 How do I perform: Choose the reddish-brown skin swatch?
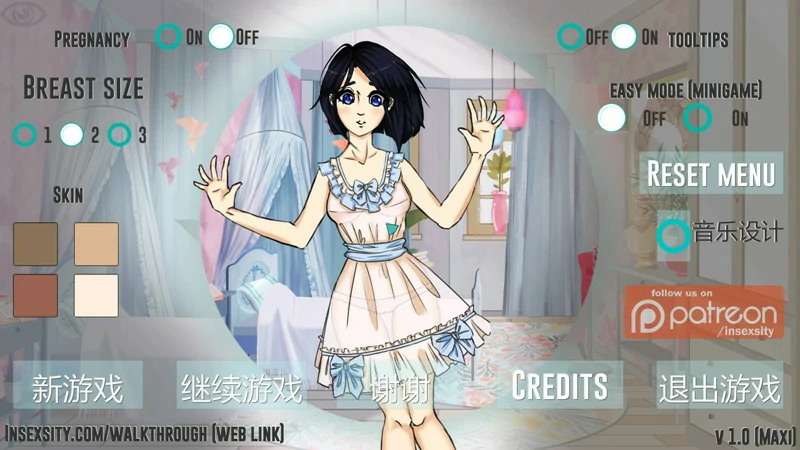[x=36, y=295]
